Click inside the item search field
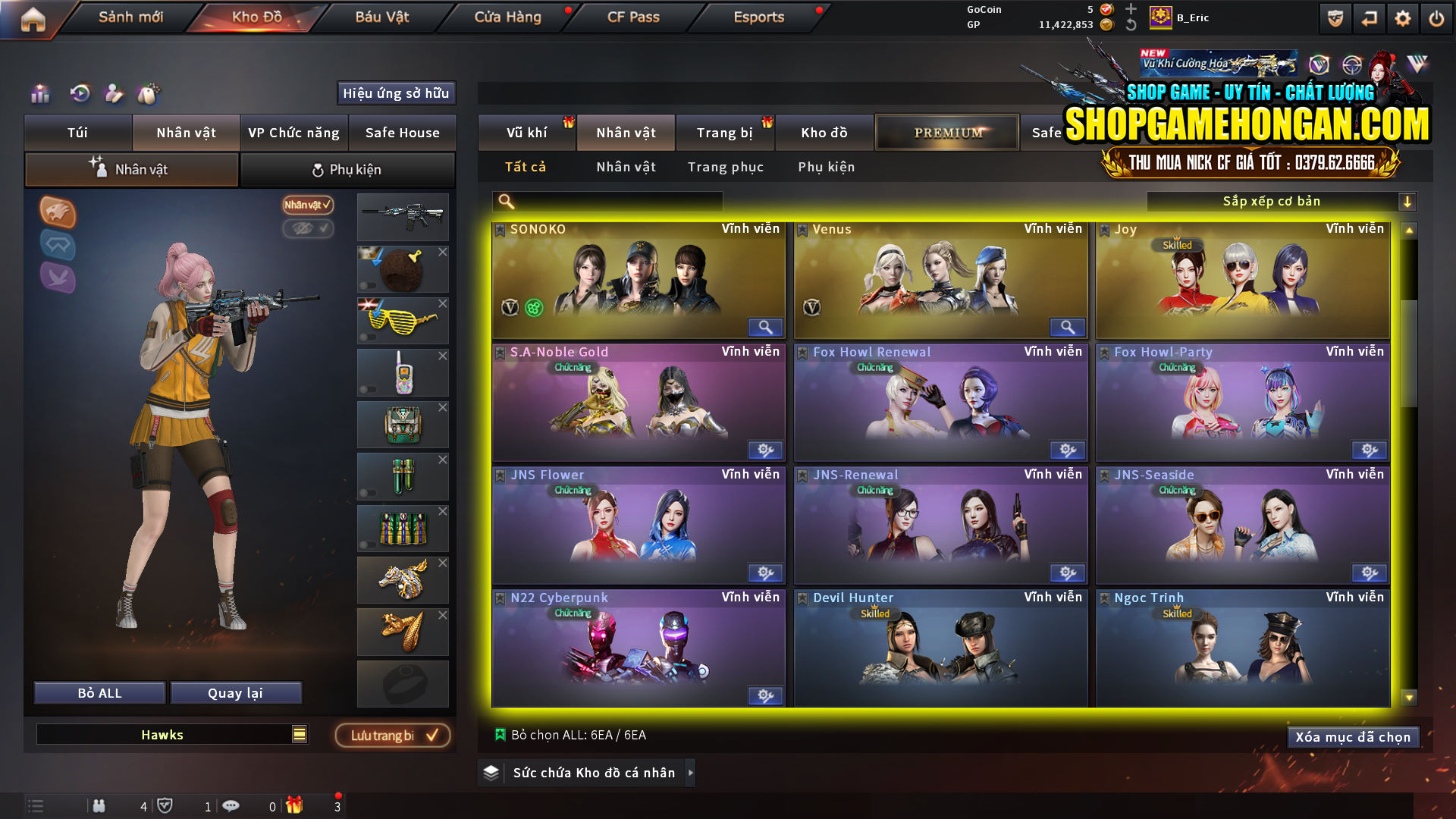 coord(607,201)
